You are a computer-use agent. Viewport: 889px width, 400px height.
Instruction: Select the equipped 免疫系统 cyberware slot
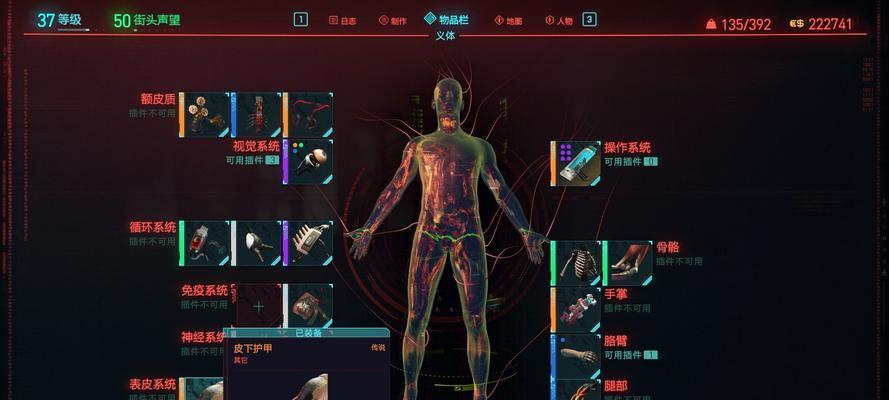click(x=308, y=306)
